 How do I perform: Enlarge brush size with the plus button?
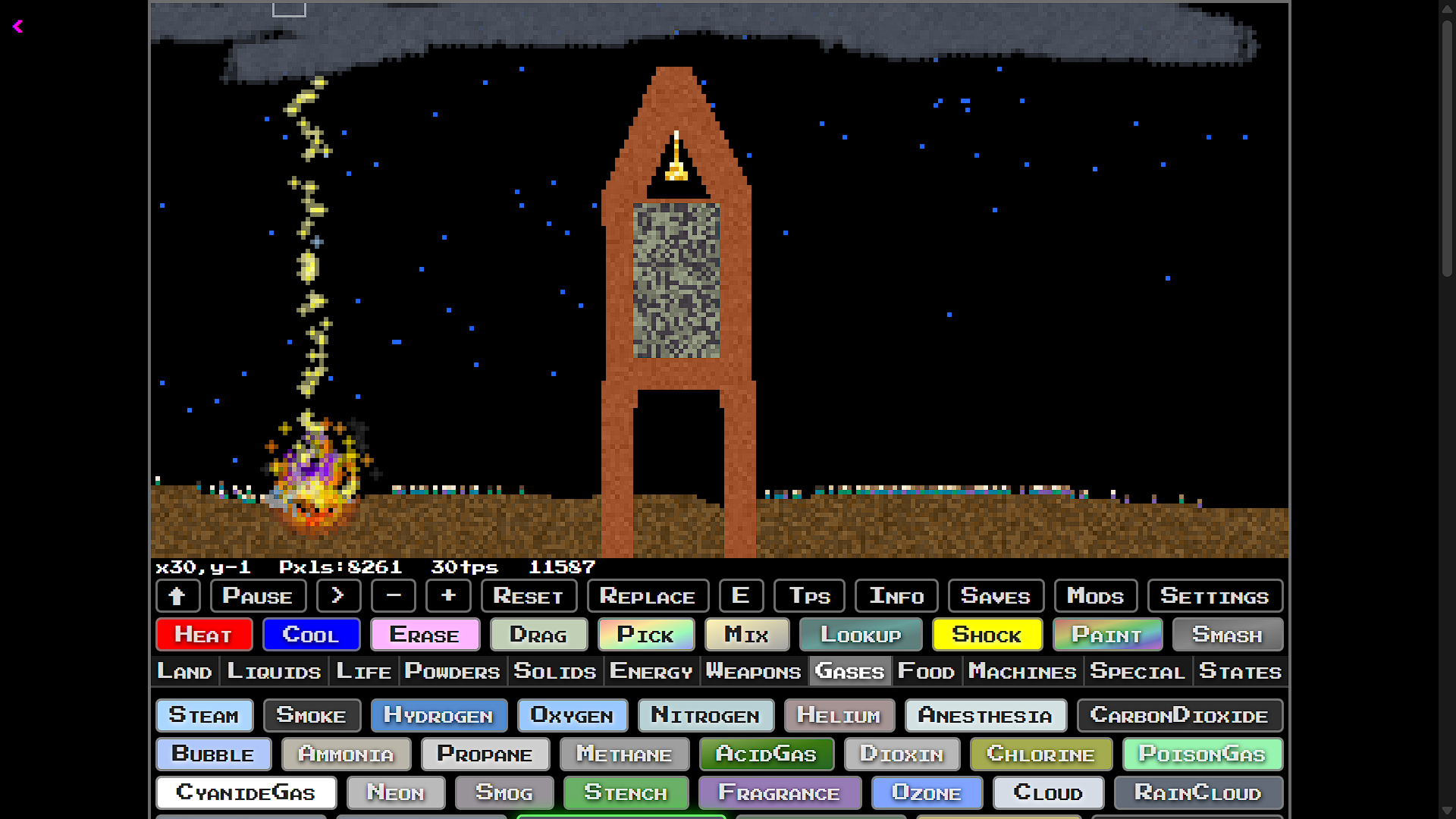448,596
